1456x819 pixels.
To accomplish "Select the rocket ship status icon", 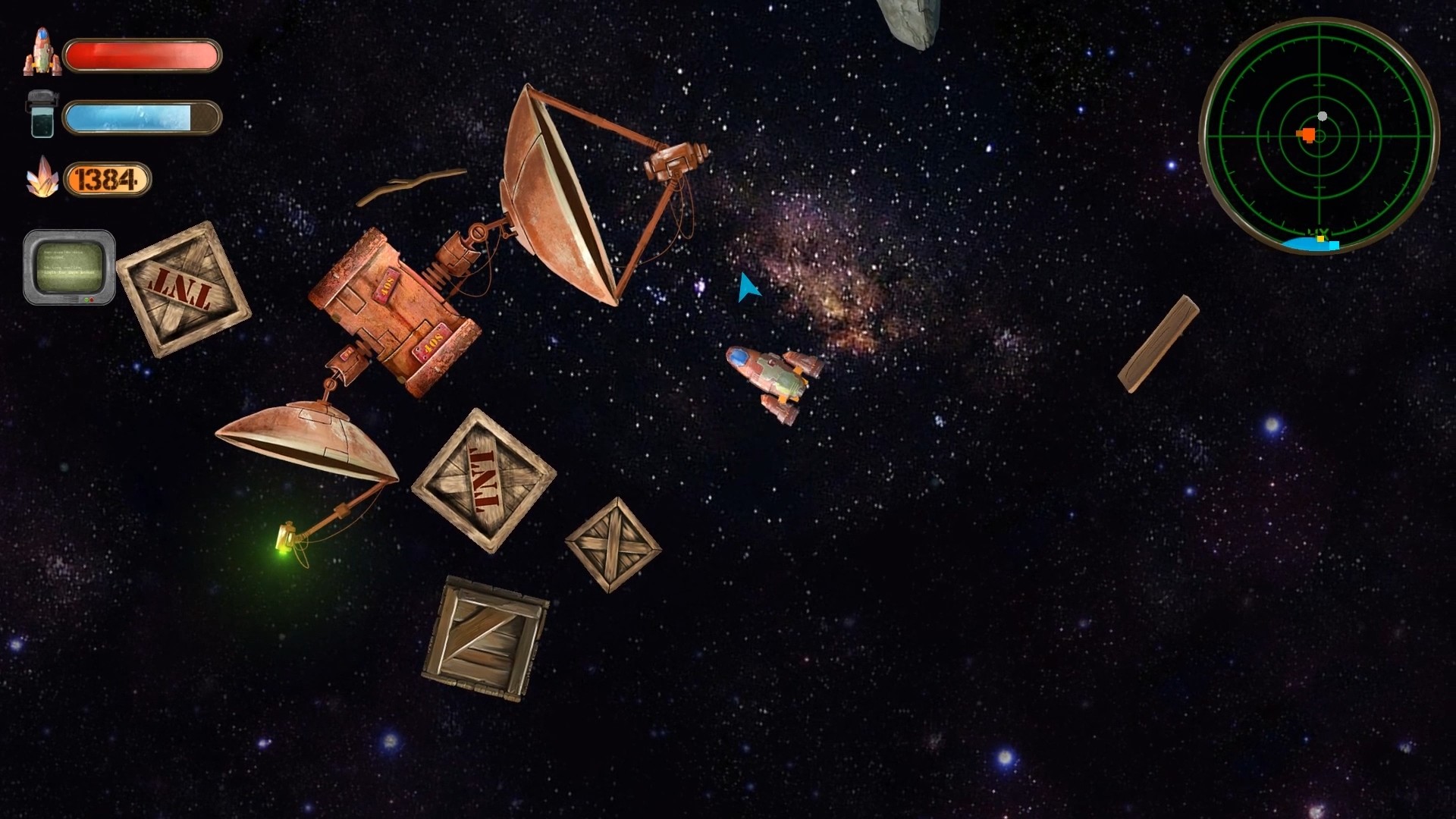I will click(x=42, y=51).
